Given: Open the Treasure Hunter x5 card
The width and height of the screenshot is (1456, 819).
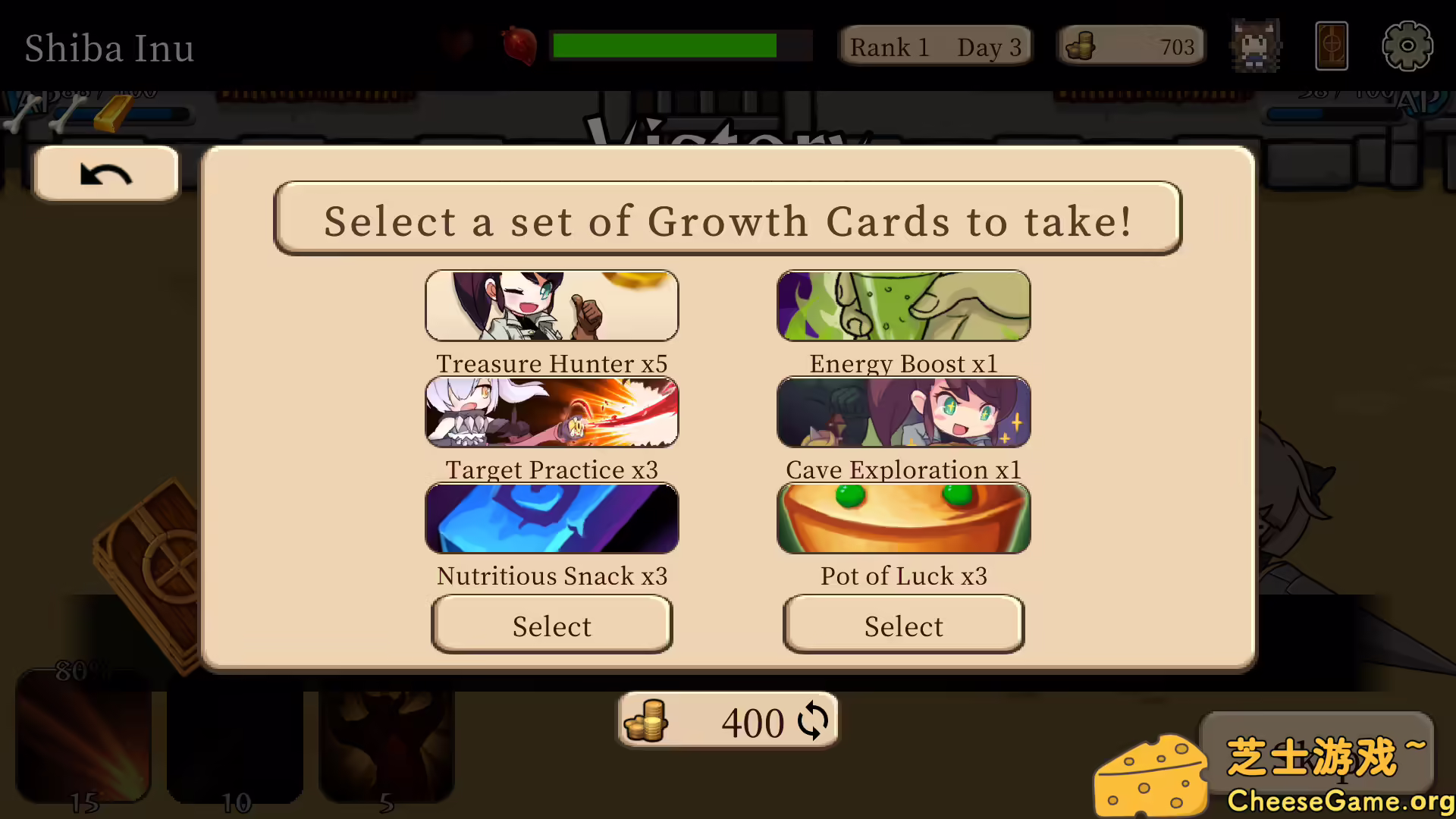Looking at the screenshot, I should point(552,306).
